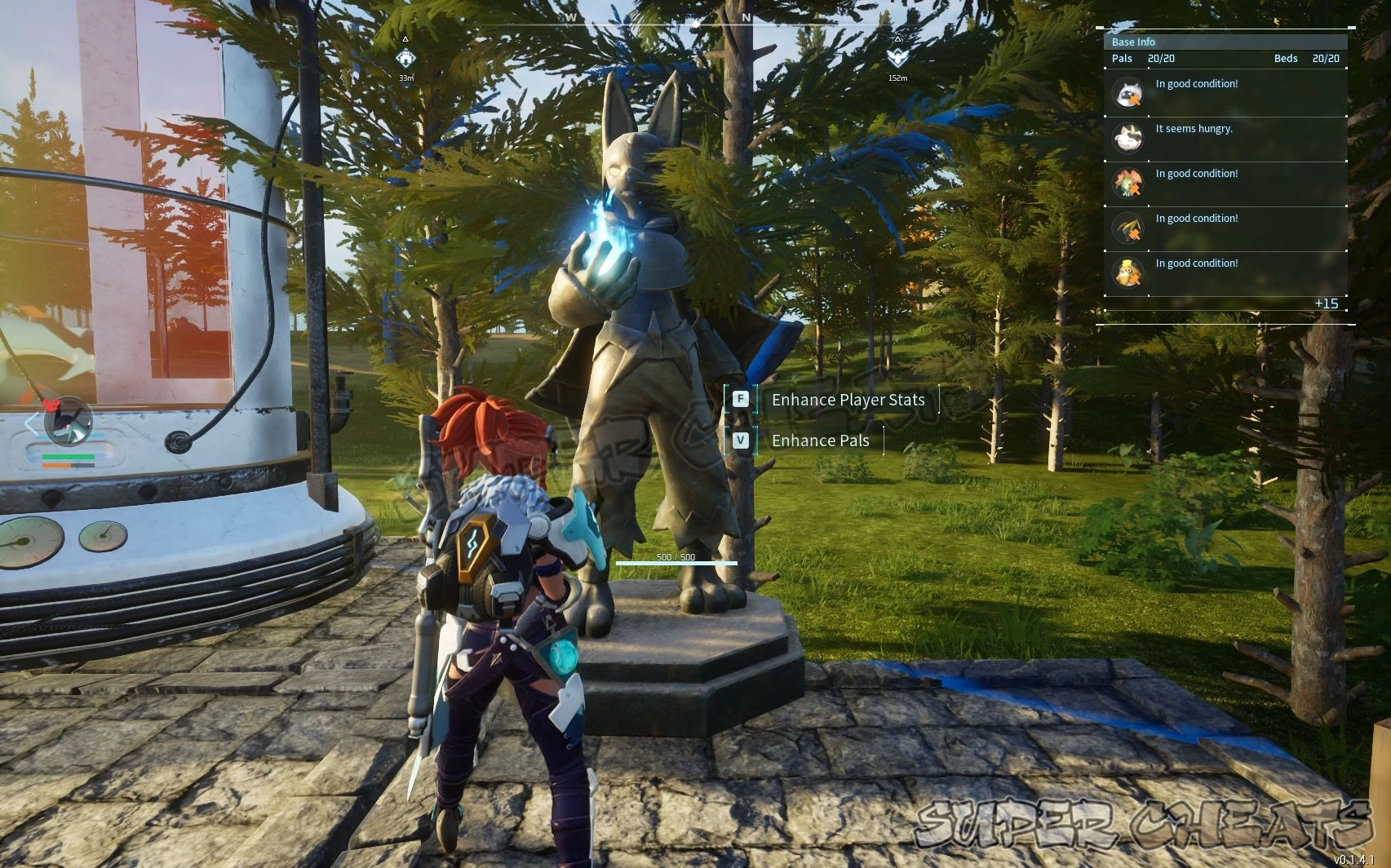The height and width of the screenshot is (868, 1391).
Task: Click the hungry pal's portrait in Base Info
Action: (x=1128, y=138)
